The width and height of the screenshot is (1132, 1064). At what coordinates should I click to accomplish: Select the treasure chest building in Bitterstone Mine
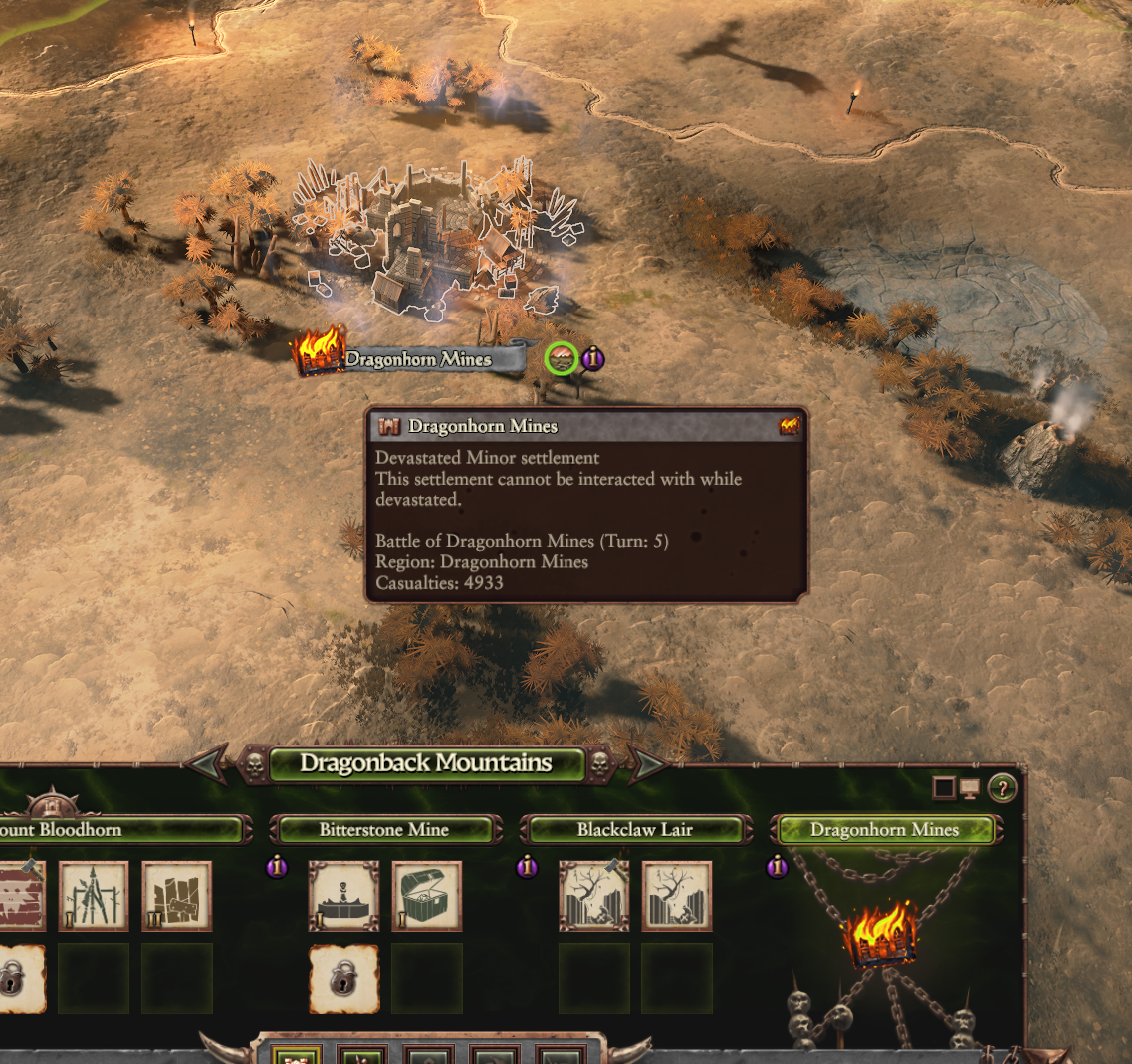pos(427,896)
